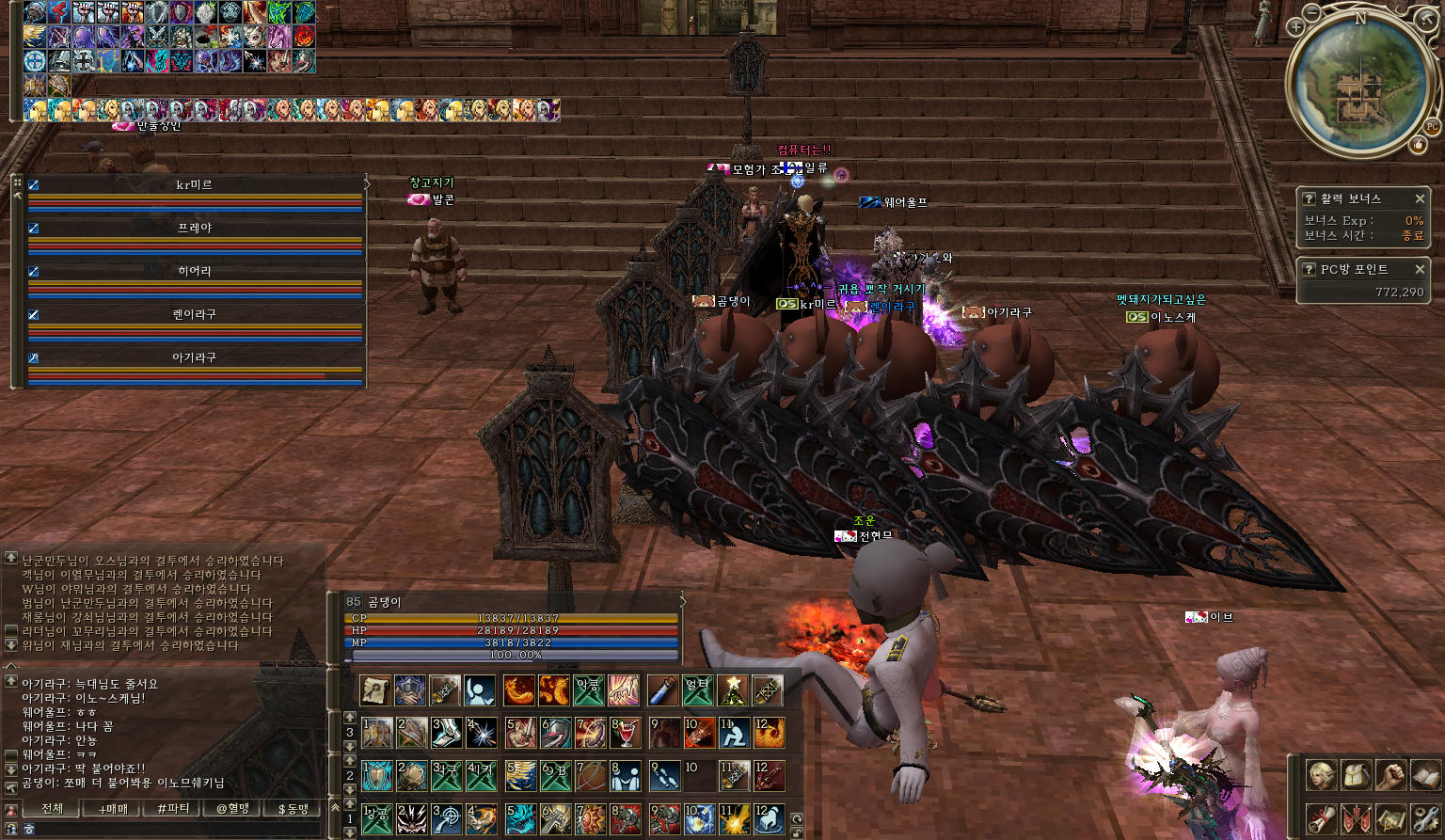
Task: Use the blue potion vial hotbar slot
Action: click(x=662, y=690)
